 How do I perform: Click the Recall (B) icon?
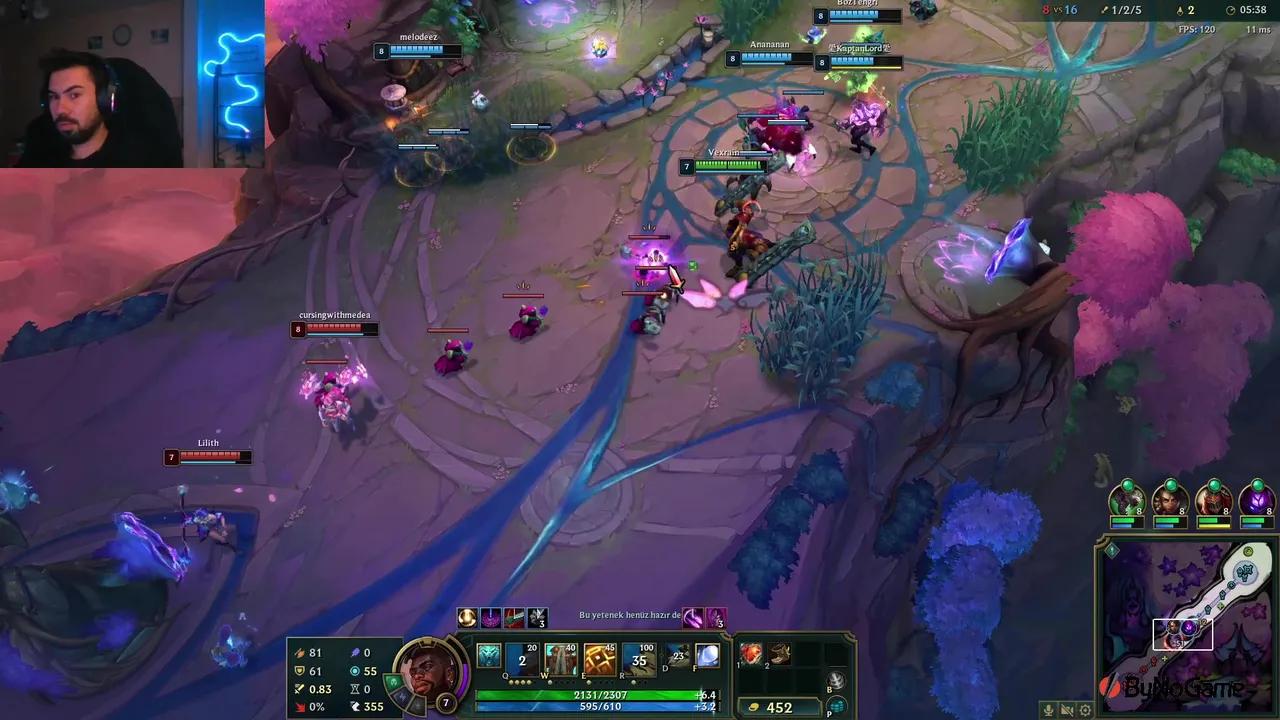836,681
